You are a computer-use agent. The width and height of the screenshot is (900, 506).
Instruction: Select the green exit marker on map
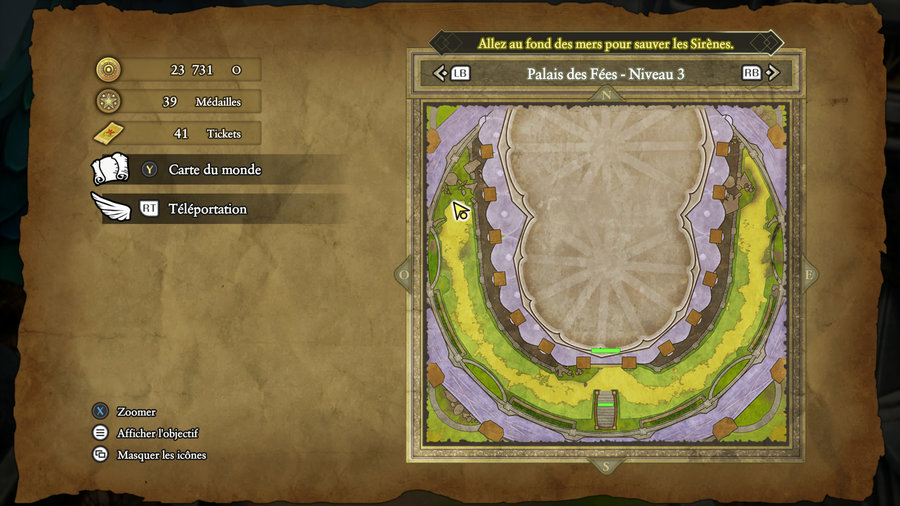[606, 351]
